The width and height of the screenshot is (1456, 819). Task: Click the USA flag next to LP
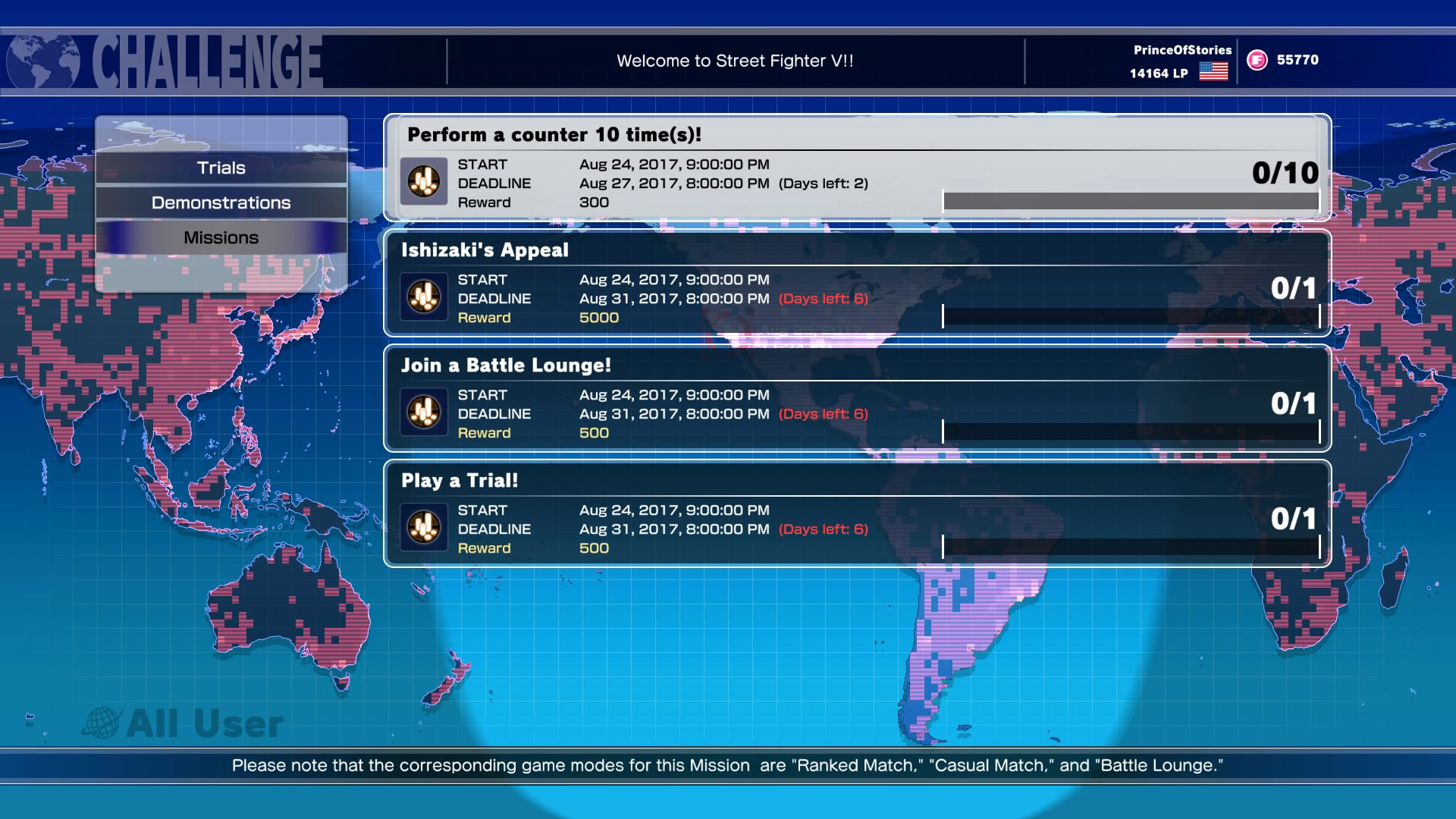[x=1214, y=73]
